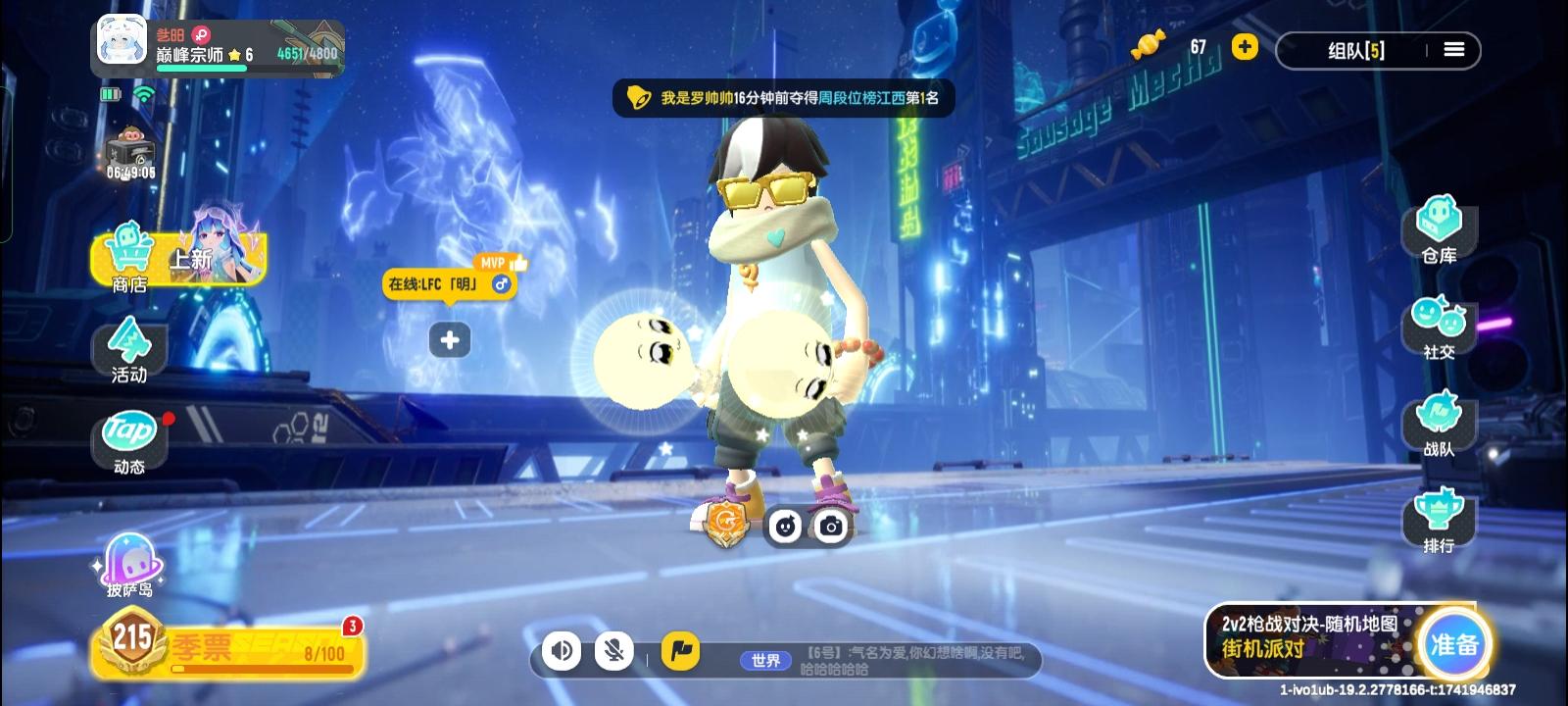Image resolution: width=1568 pixels, height=706 pixels.
Task: Open the 季票 season pass
Action: [227, 647]
